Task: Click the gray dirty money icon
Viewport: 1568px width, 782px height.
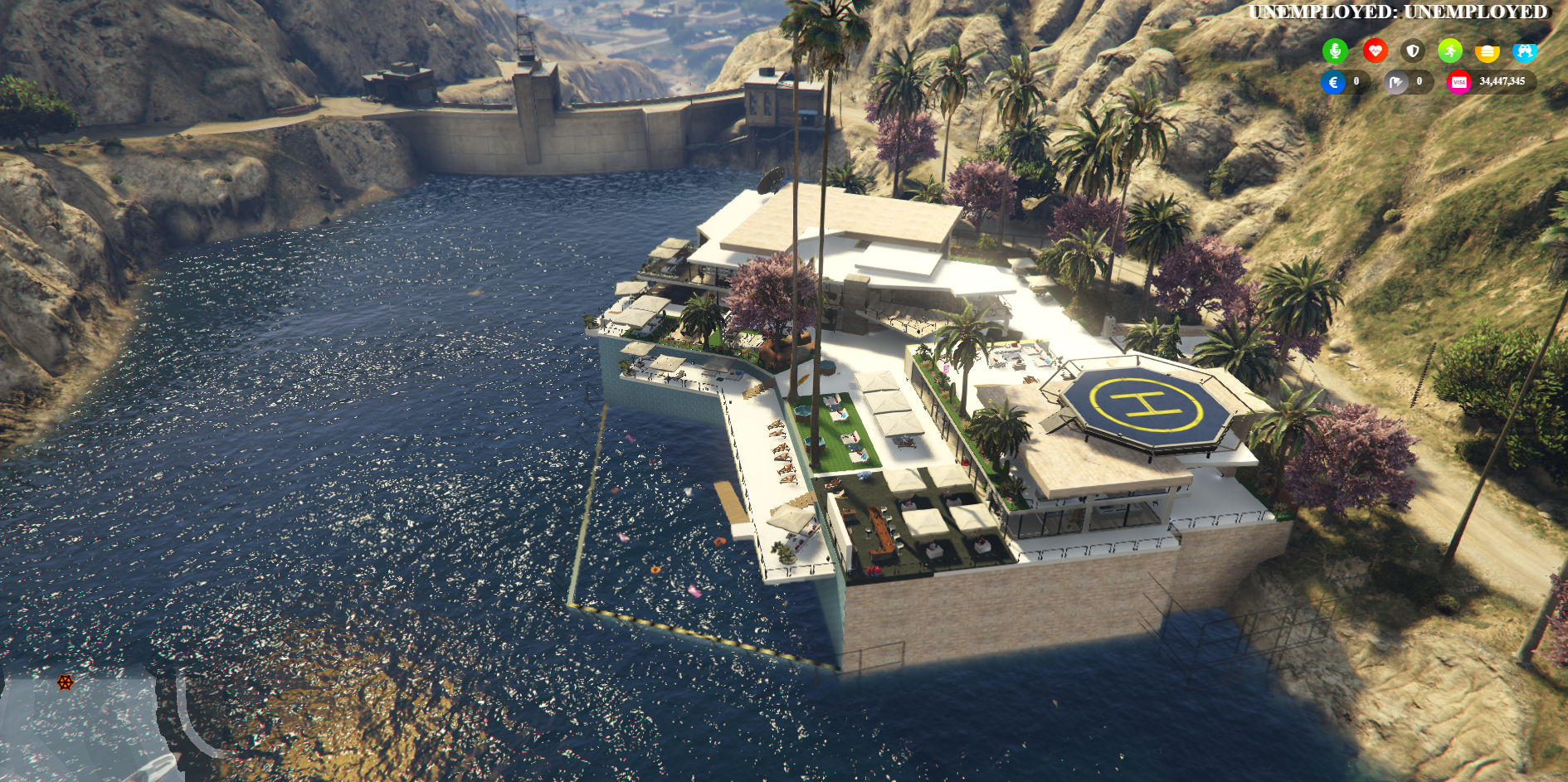Action: pyautogui.click(x=1396, y=82)
